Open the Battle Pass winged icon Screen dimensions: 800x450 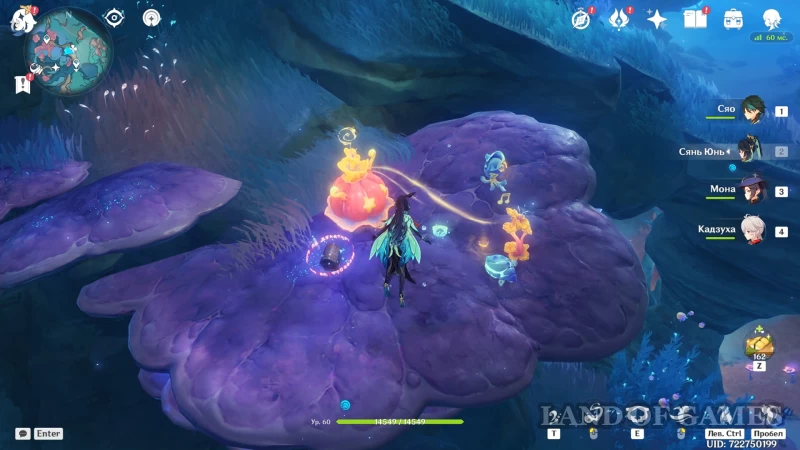coord(619,19)
